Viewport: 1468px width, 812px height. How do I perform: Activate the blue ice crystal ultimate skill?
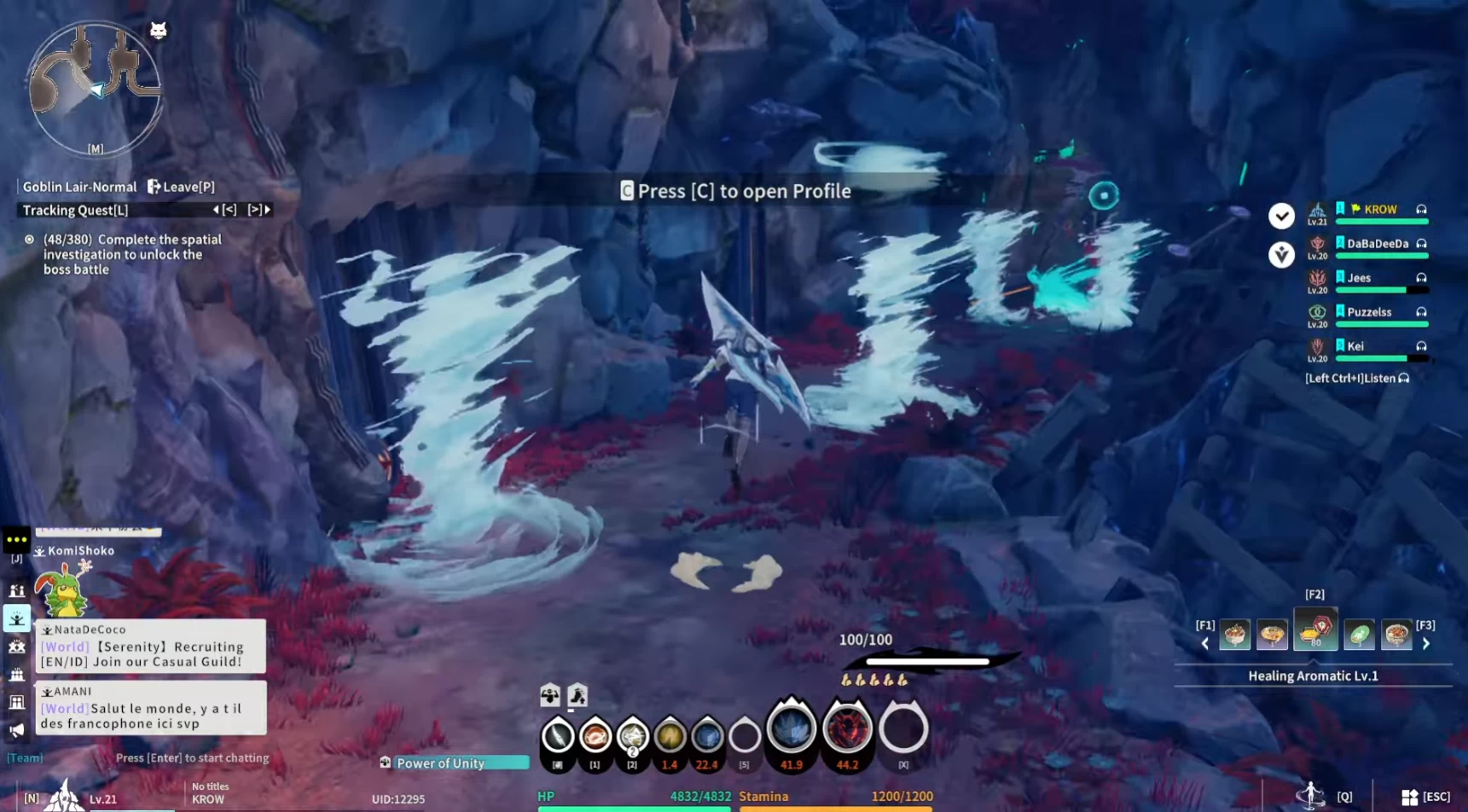pos(791,729)
